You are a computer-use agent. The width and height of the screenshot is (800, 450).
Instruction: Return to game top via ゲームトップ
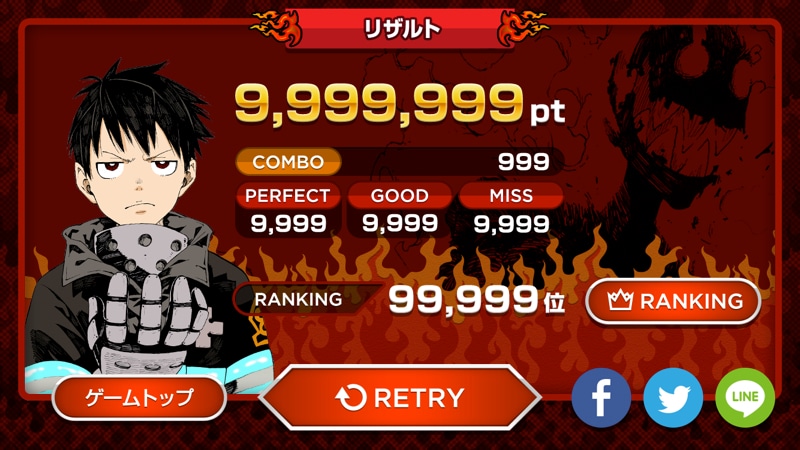(138, 398)
